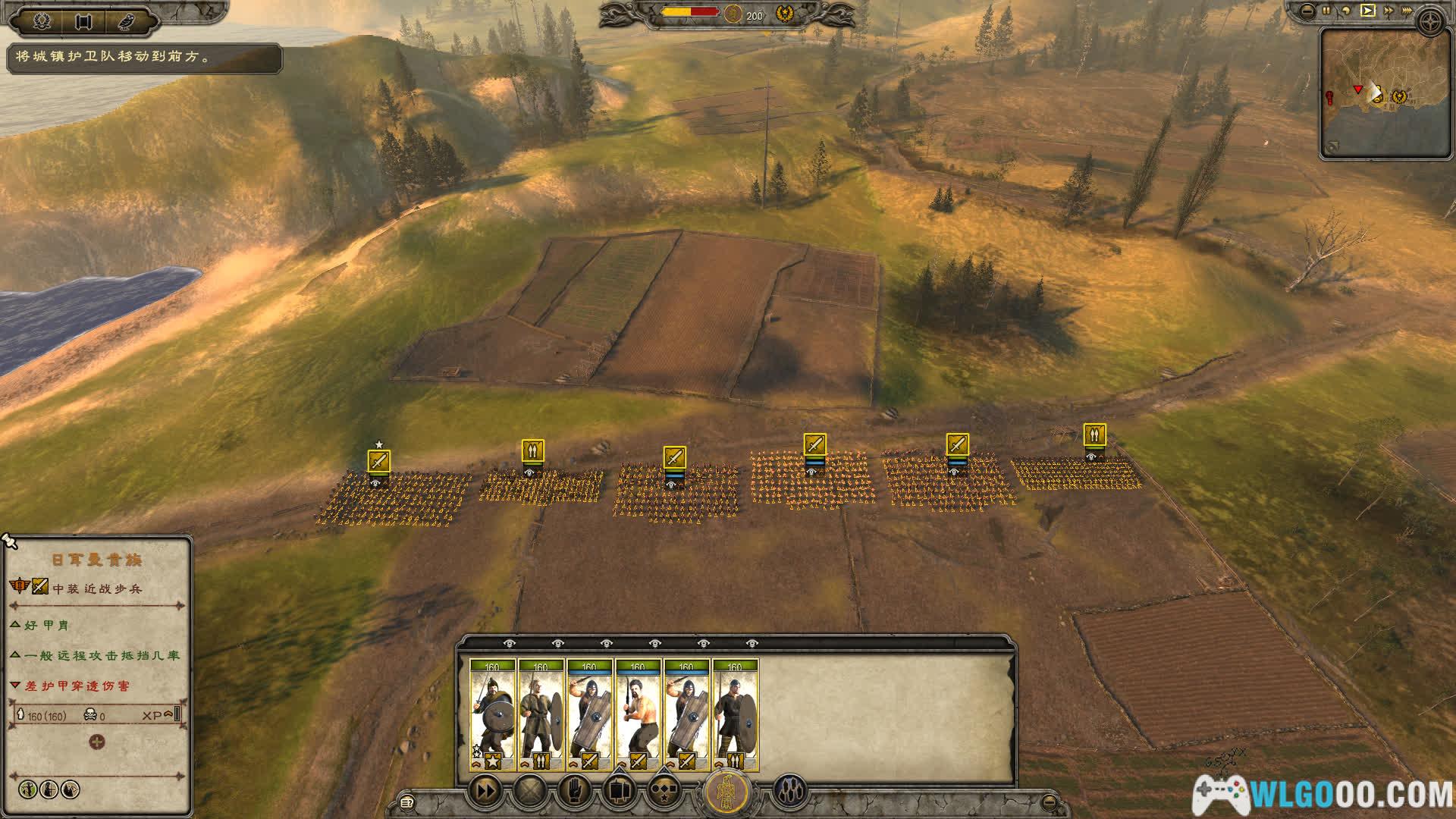This screenshot has width=1456, height=819.
Task: Halt units with the raised hand button
Action: 574,791
